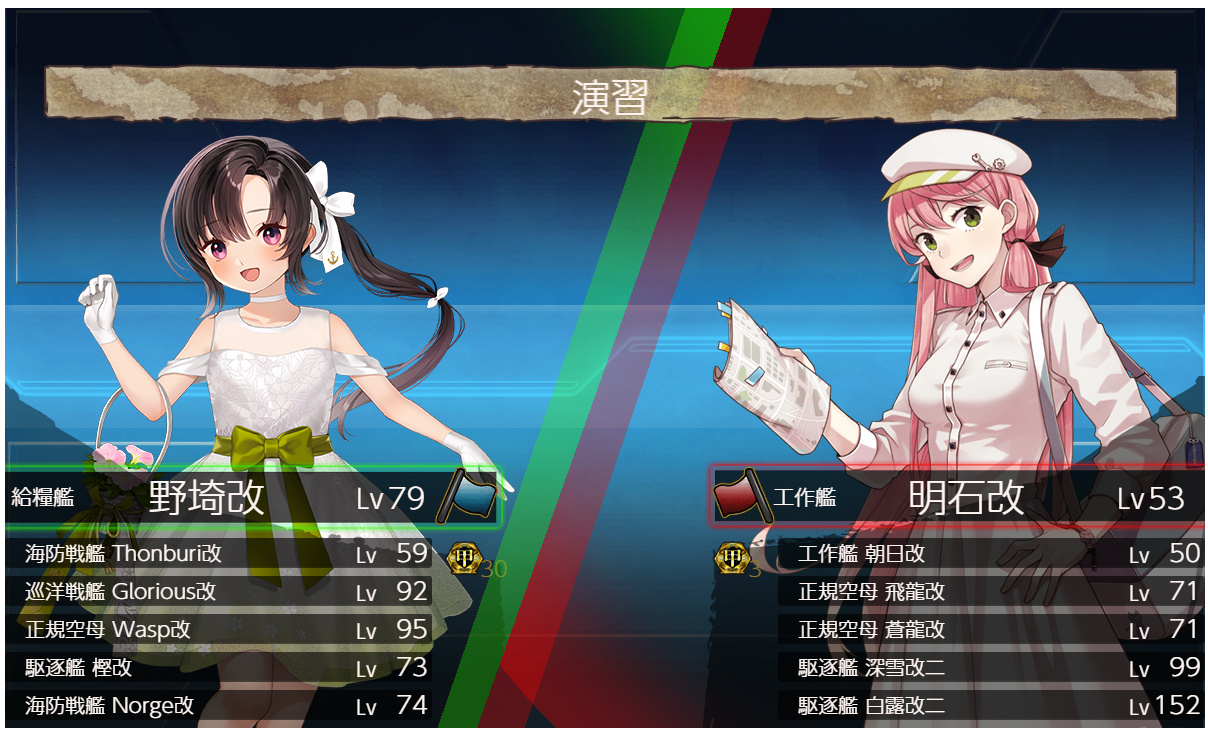Pick the 飛龍改 carrier row

pyautogui.click(x=990, y=592)
